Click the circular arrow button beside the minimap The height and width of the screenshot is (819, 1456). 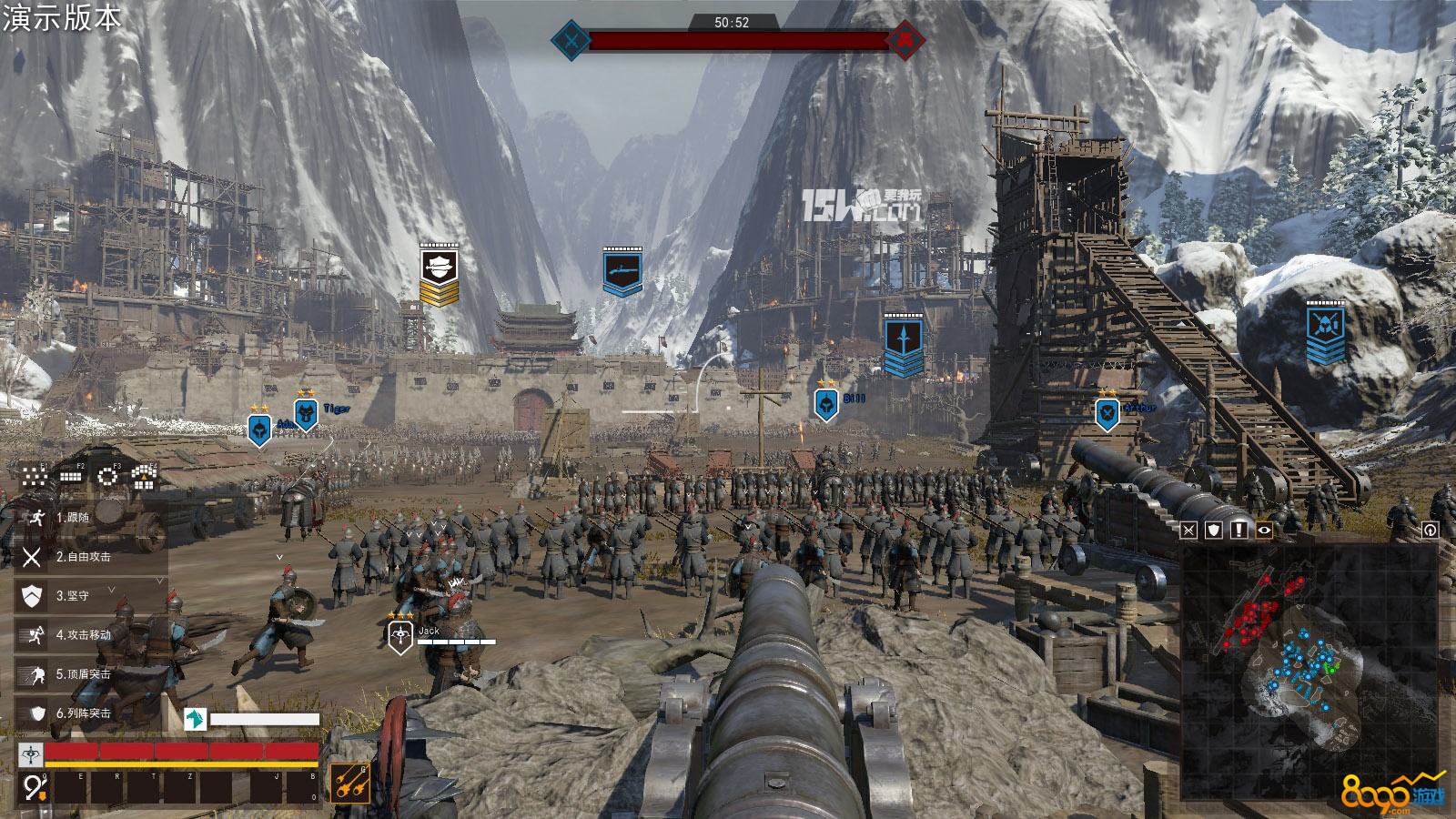click(1430, 530)
